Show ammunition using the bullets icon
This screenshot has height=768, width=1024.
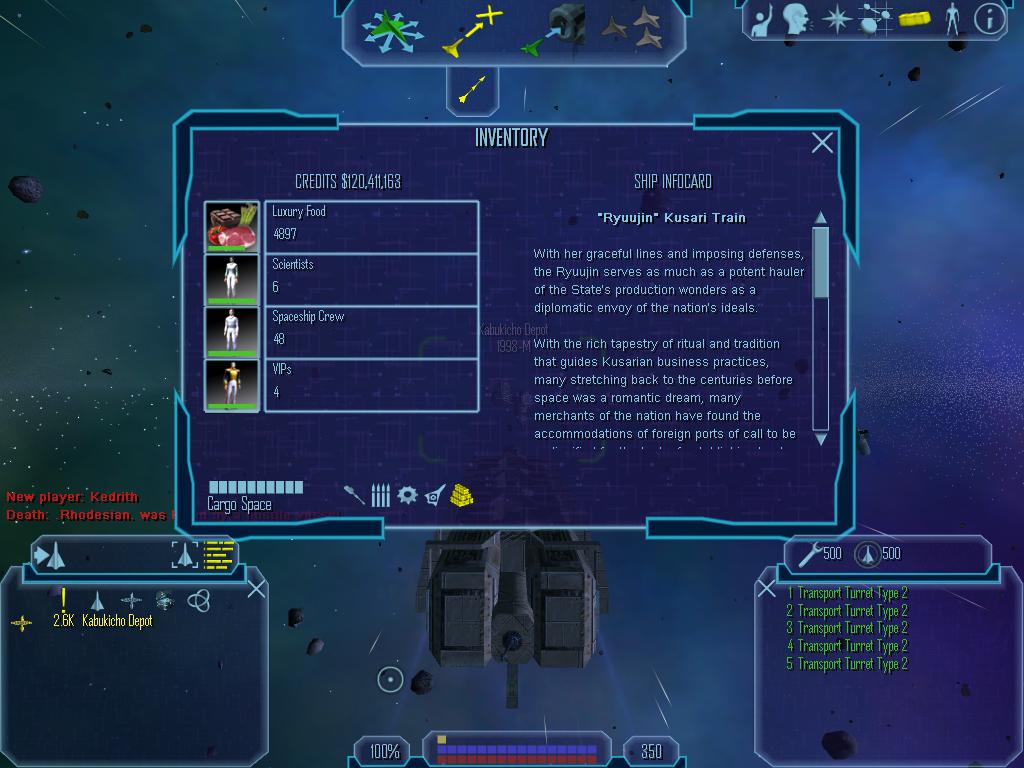pyautogui.click(x=380, y=495)
